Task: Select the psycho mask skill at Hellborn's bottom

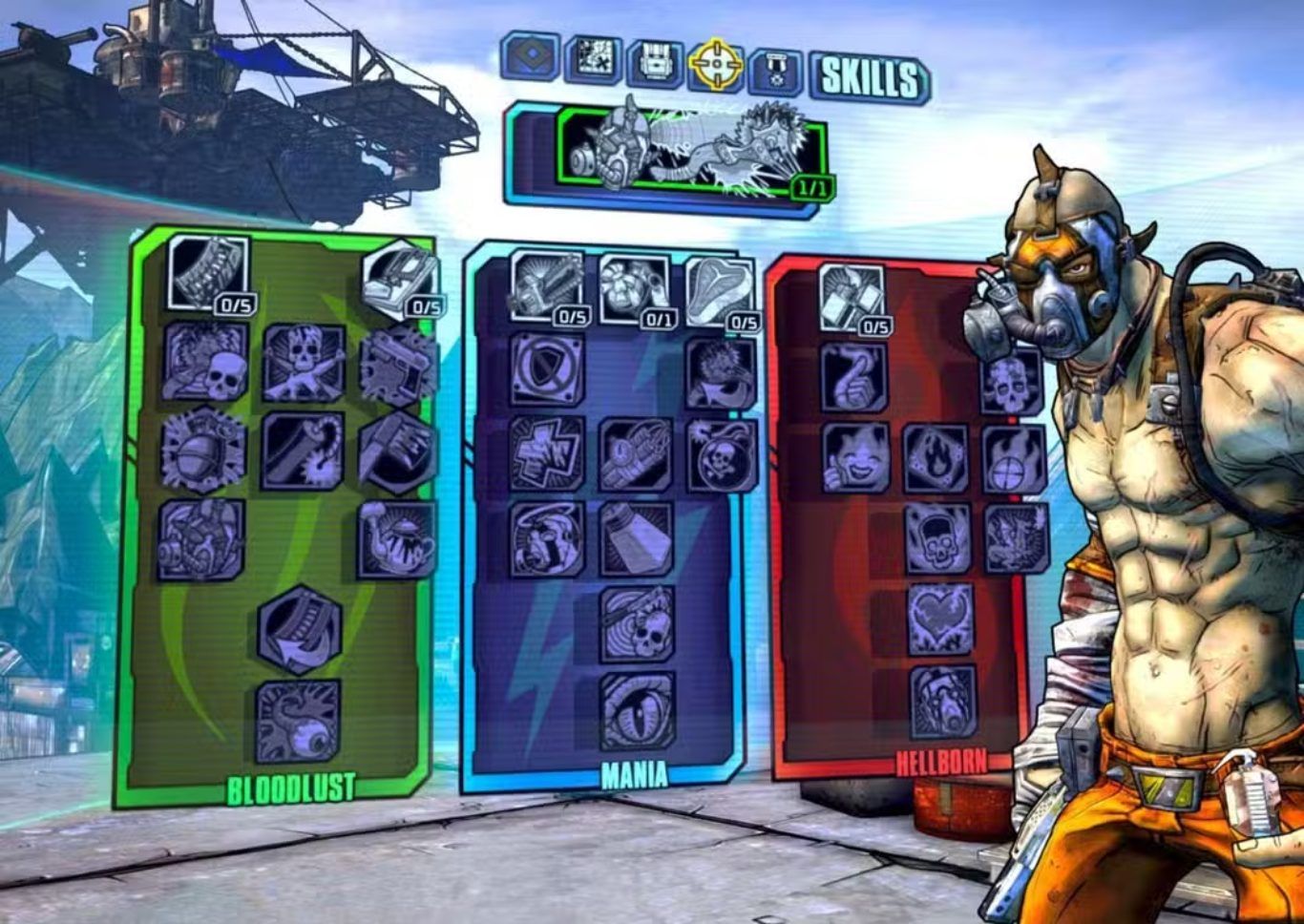Action: (942, 702)
